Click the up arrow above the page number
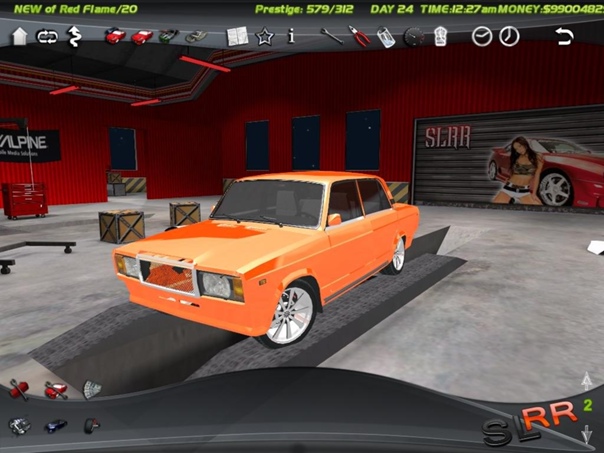This screenshot has width=604, height=453. tap(588, 381)
